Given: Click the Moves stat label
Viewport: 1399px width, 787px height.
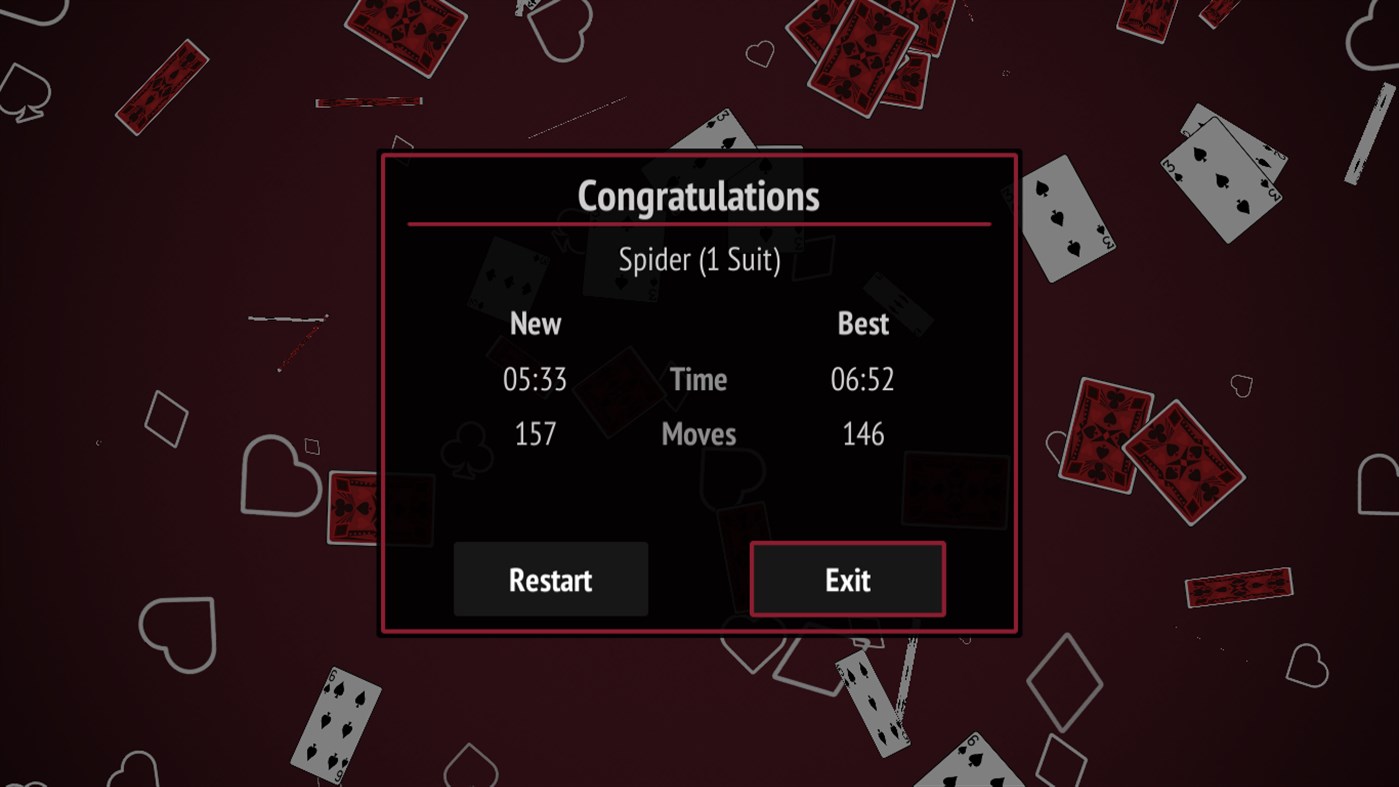Looking at the screenshot, I should (698, 433).
